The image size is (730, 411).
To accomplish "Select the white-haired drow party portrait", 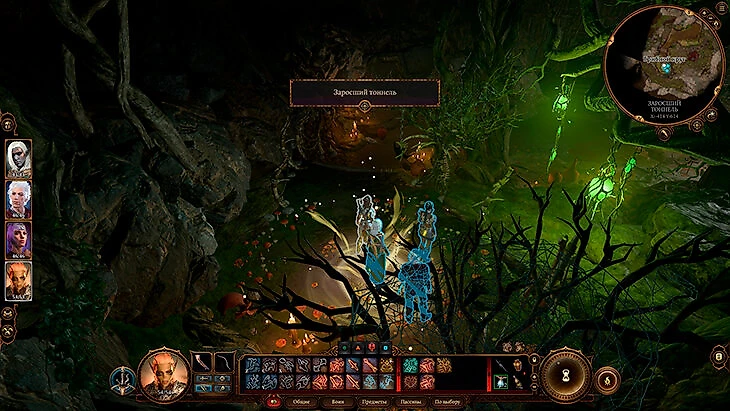I will [x=19, y=155].
